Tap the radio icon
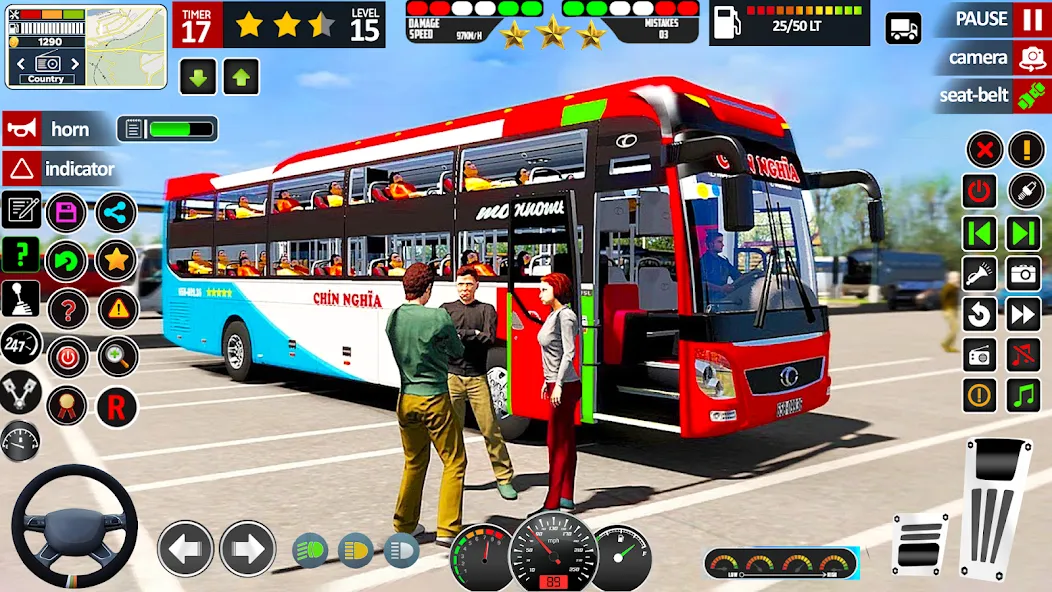Screen dimensions: 1052x592 pos(980,355)
